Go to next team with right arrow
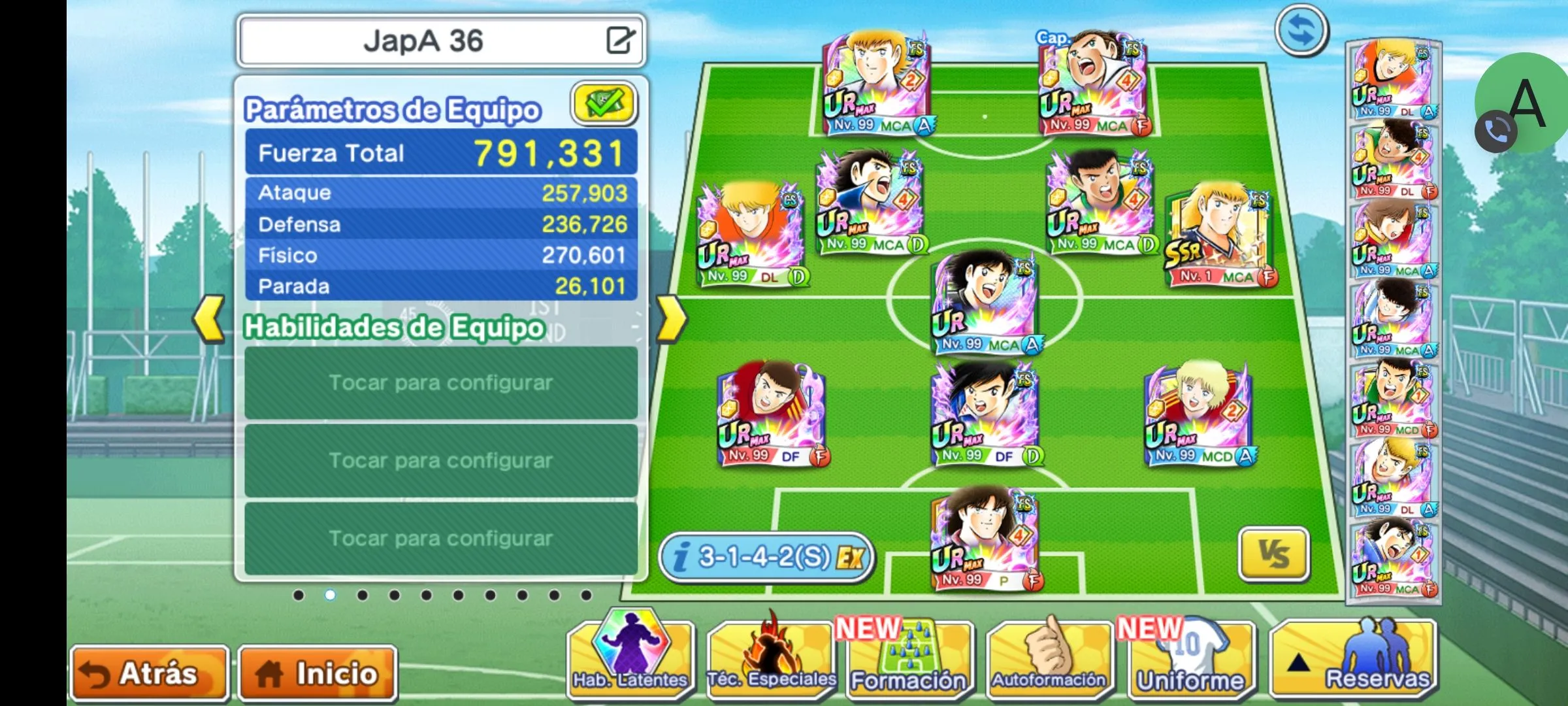 pyautogui.click(x=671, y=319)
